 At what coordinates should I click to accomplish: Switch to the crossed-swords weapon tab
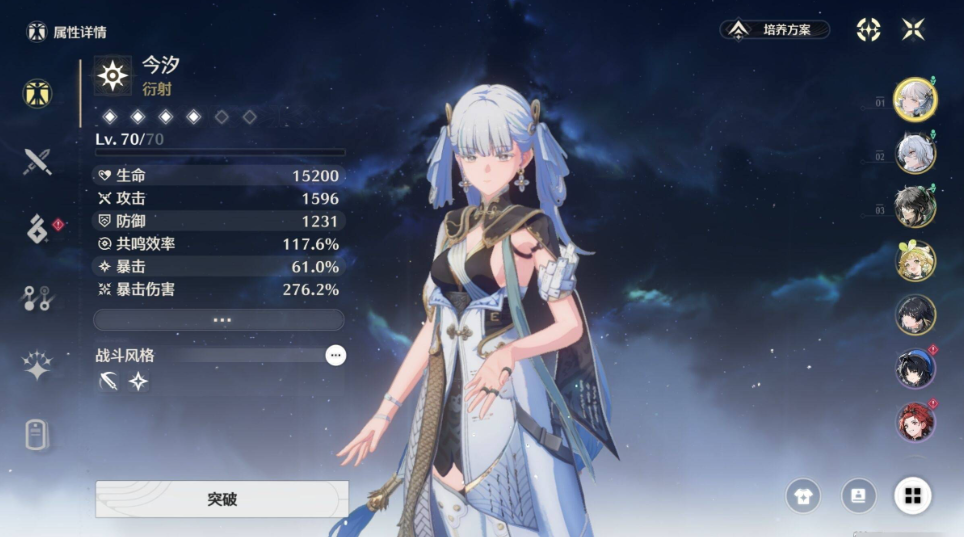click(x=38, y=161)
